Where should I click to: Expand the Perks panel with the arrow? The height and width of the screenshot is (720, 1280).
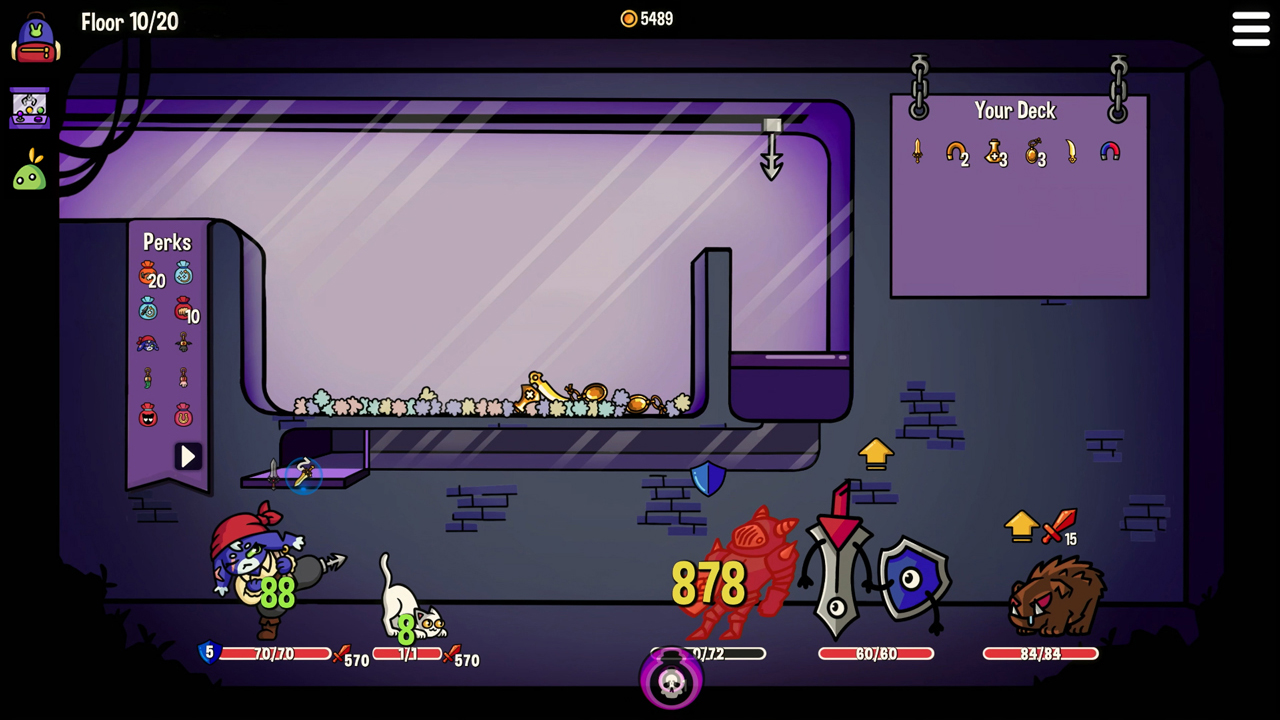[188, 456]
